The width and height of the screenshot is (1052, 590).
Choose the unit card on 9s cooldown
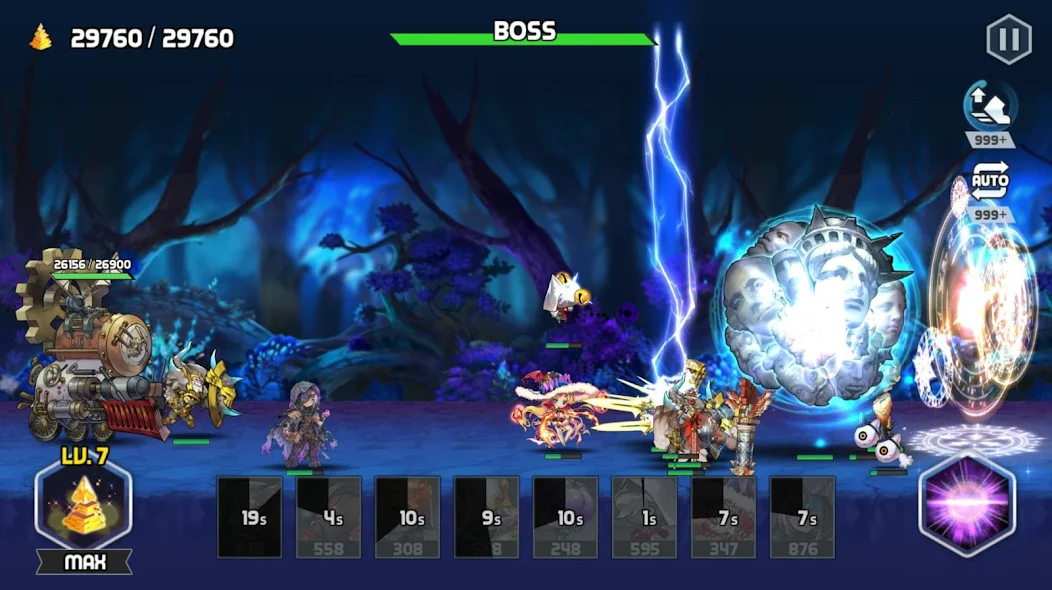[x=487, y=517]
